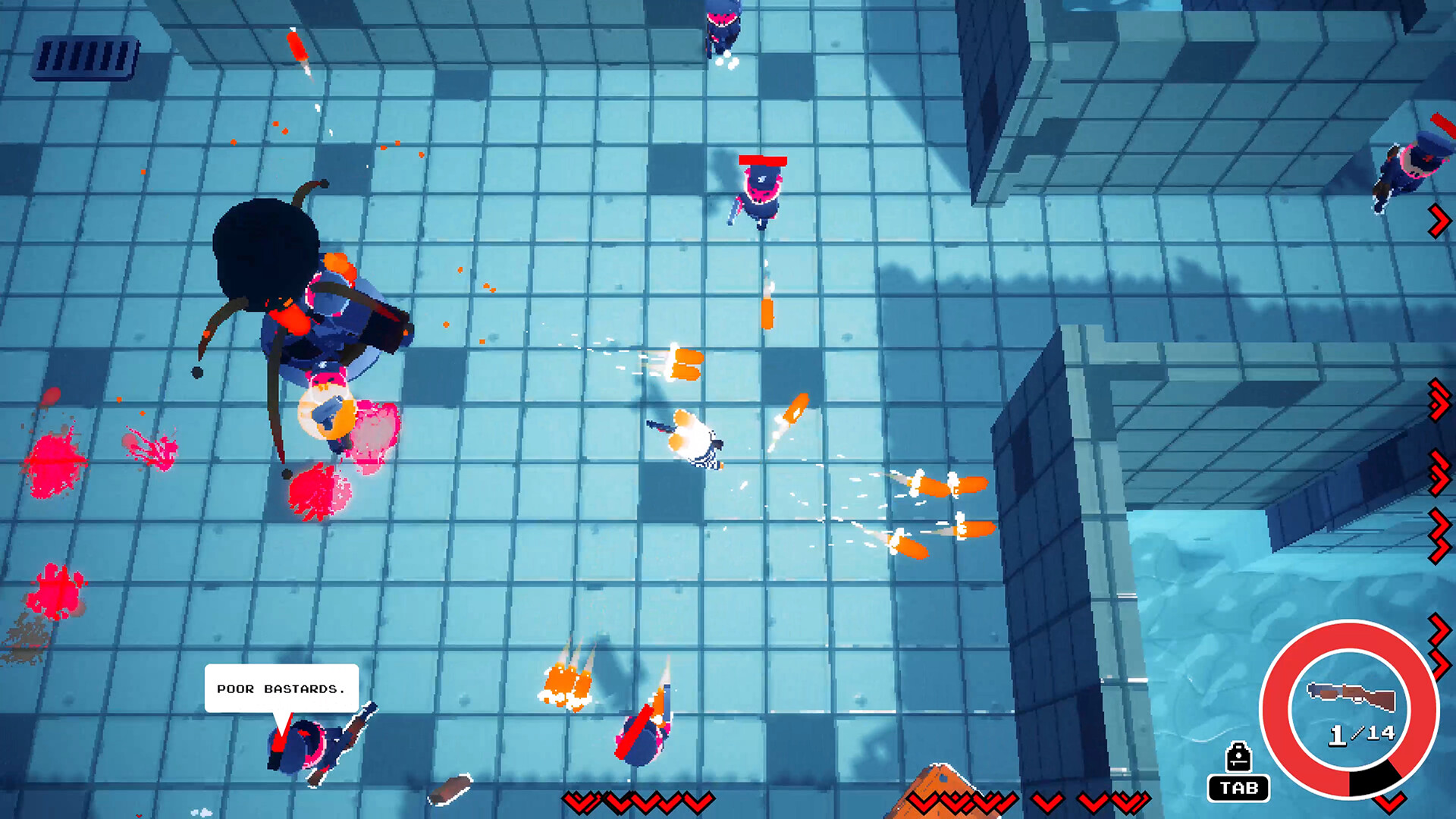The height and width of the screenshot is (819, 1456).
Task: Click the sewer grate icon in the top-left corner
Action: tap(86, 55)
